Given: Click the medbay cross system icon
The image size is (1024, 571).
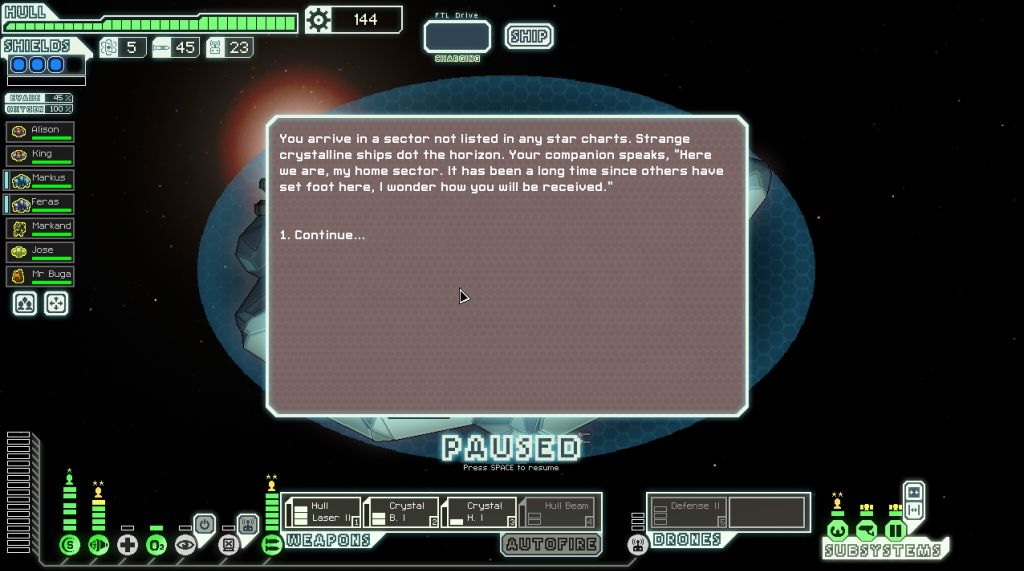Looking at the screenshot, I should point(127,545).
